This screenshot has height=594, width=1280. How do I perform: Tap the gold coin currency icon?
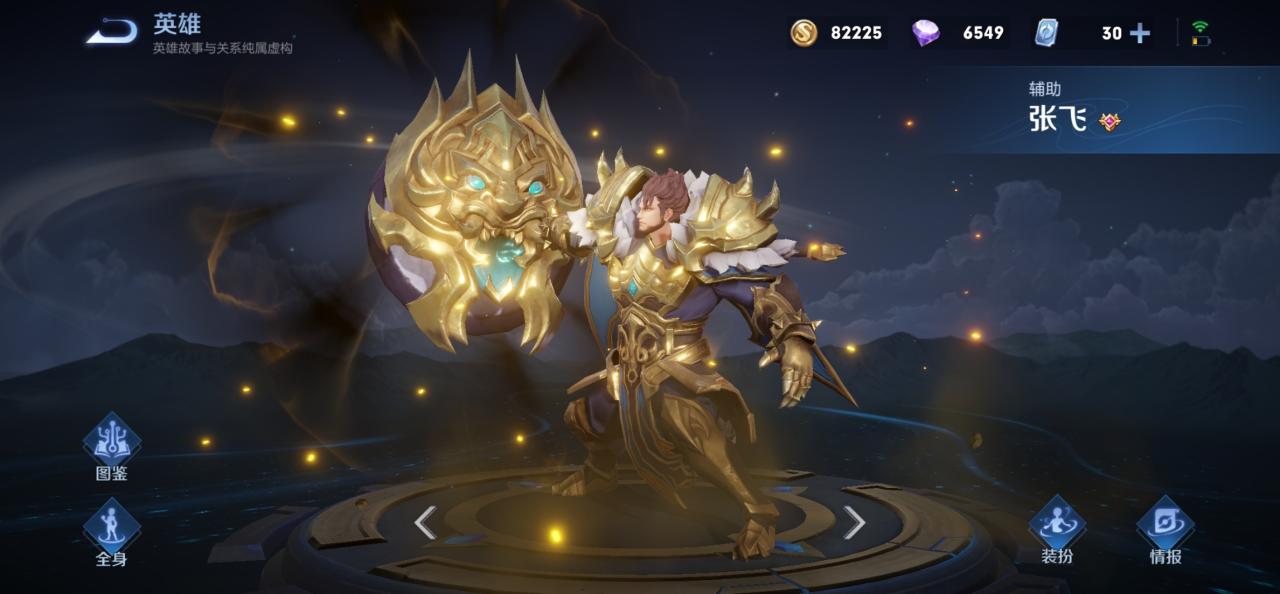coord(804,33)
